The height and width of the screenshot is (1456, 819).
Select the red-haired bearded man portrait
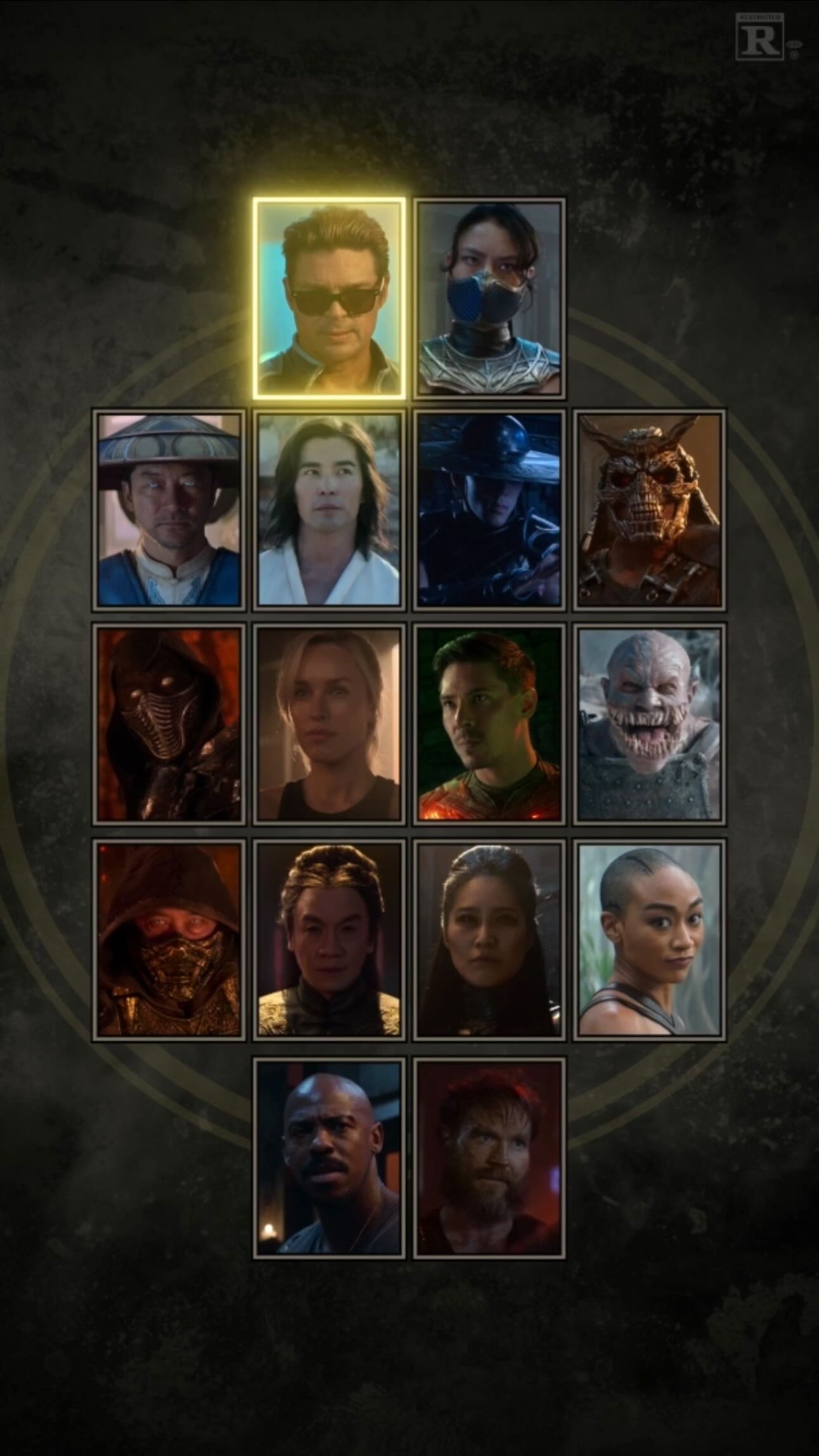[x=489, y=1158]
